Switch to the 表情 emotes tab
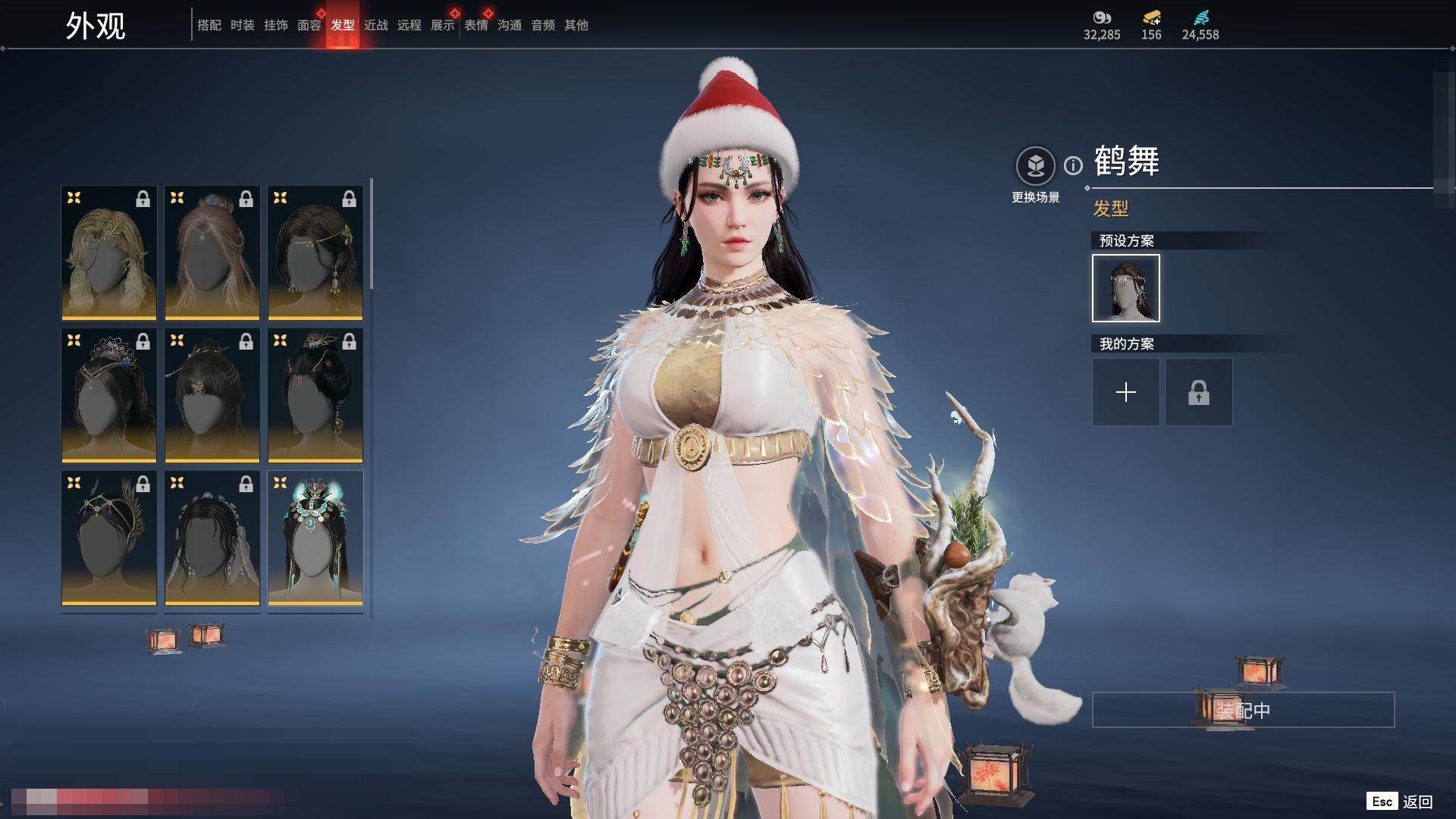This screenshot has width=1456, height=819. pyautogui.click(x=475, y=26)
